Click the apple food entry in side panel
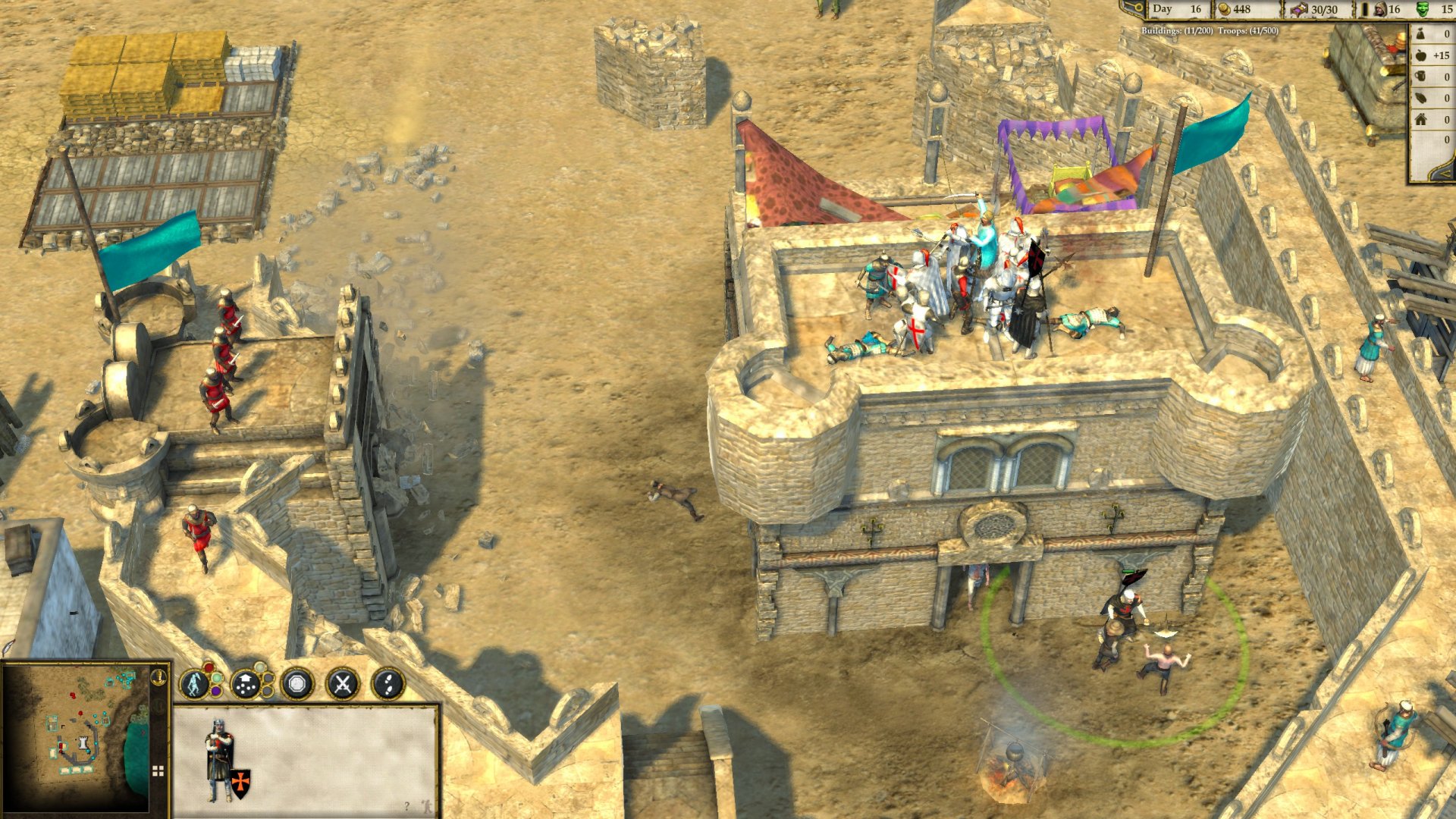 point(1421,55)
